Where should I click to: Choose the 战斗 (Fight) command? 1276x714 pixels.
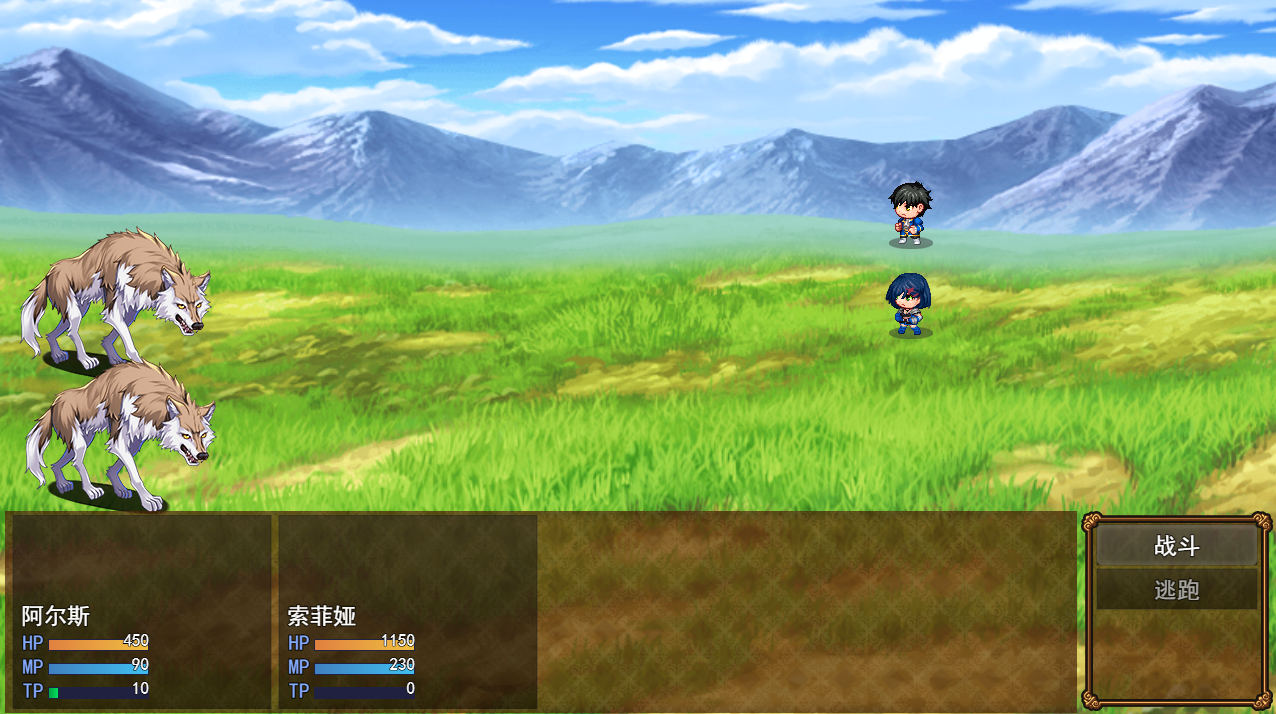coord(1176,546)
